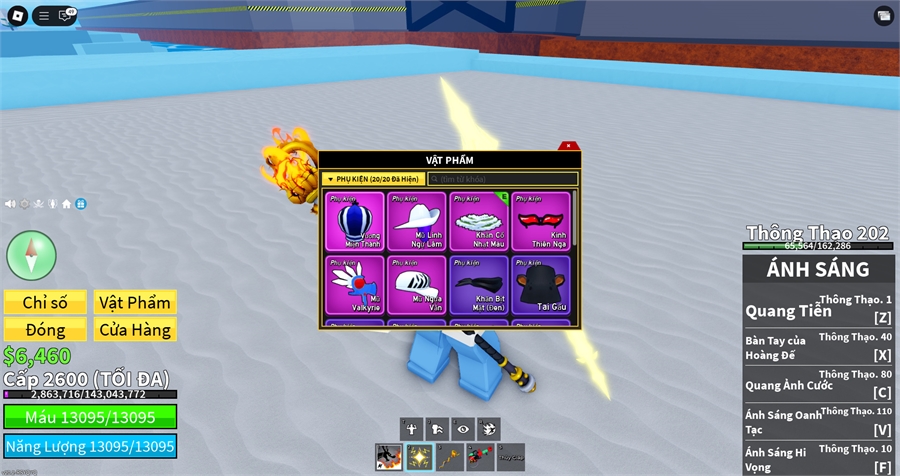
Task: Pick the Tai Gấu bear ears accessory
Action: 540,285
